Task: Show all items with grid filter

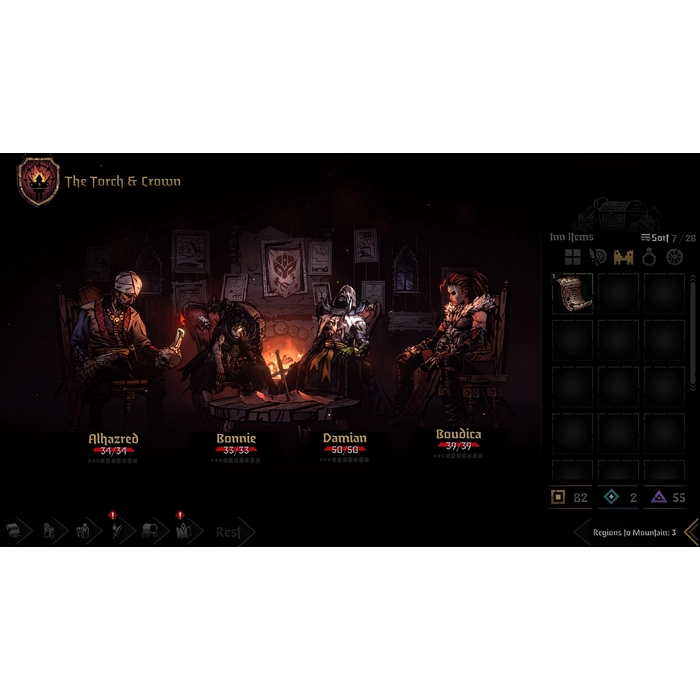Action: [x=573, y=258]
